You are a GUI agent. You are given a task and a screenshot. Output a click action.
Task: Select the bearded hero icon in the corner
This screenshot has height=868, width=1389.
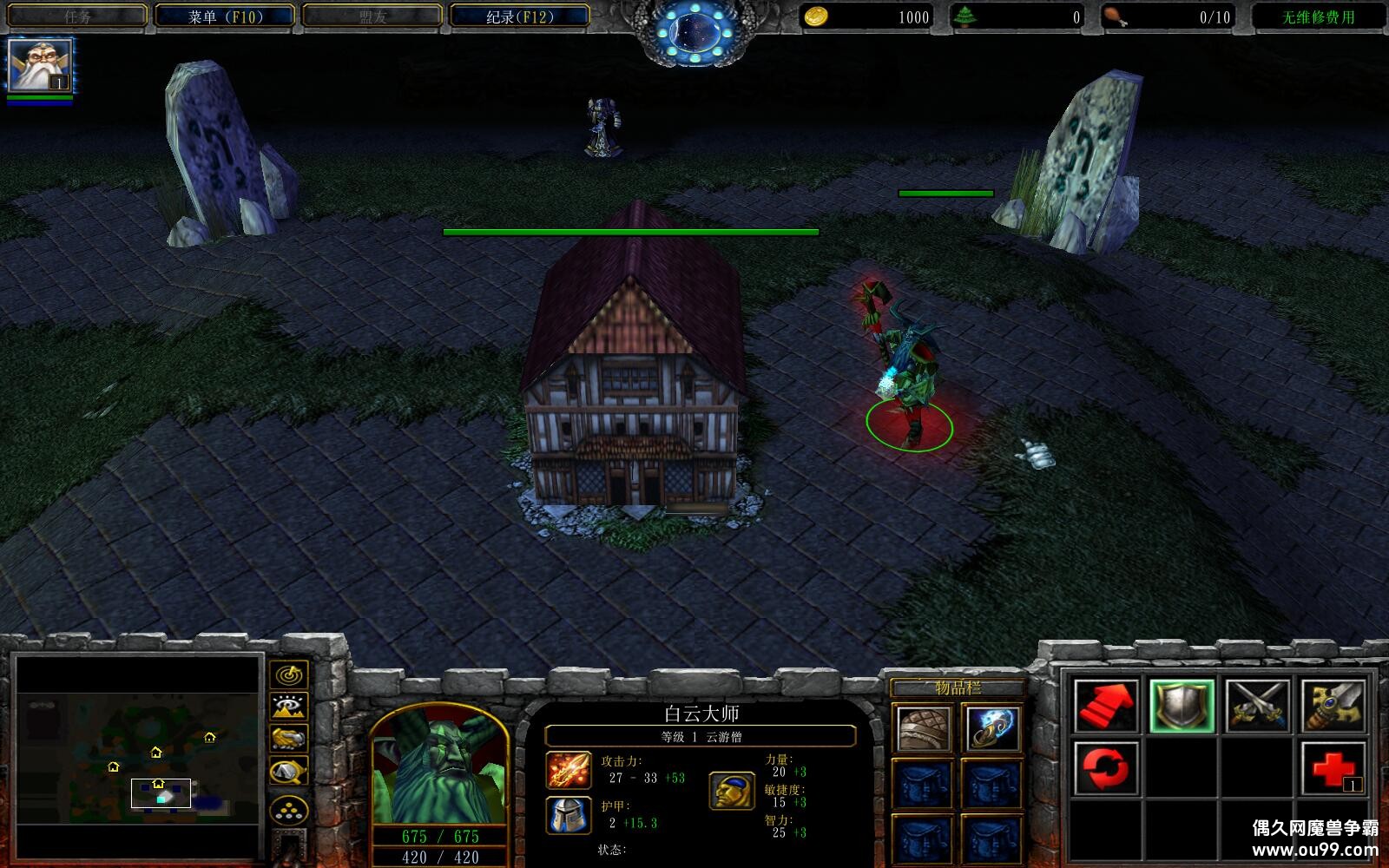(x=40, y=66)
